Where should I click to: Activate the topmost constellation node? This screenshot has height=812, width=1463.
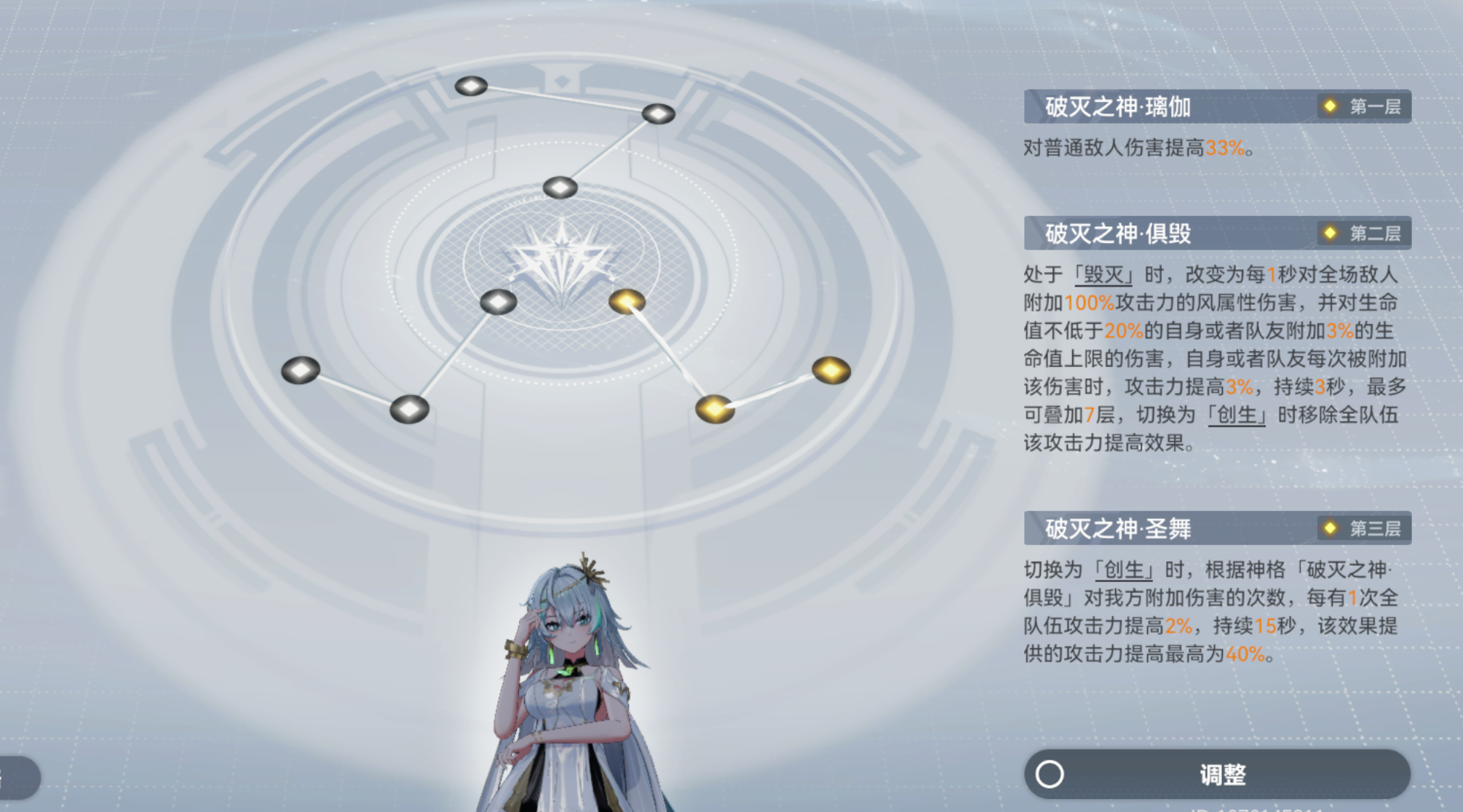(x=471, y=86)
